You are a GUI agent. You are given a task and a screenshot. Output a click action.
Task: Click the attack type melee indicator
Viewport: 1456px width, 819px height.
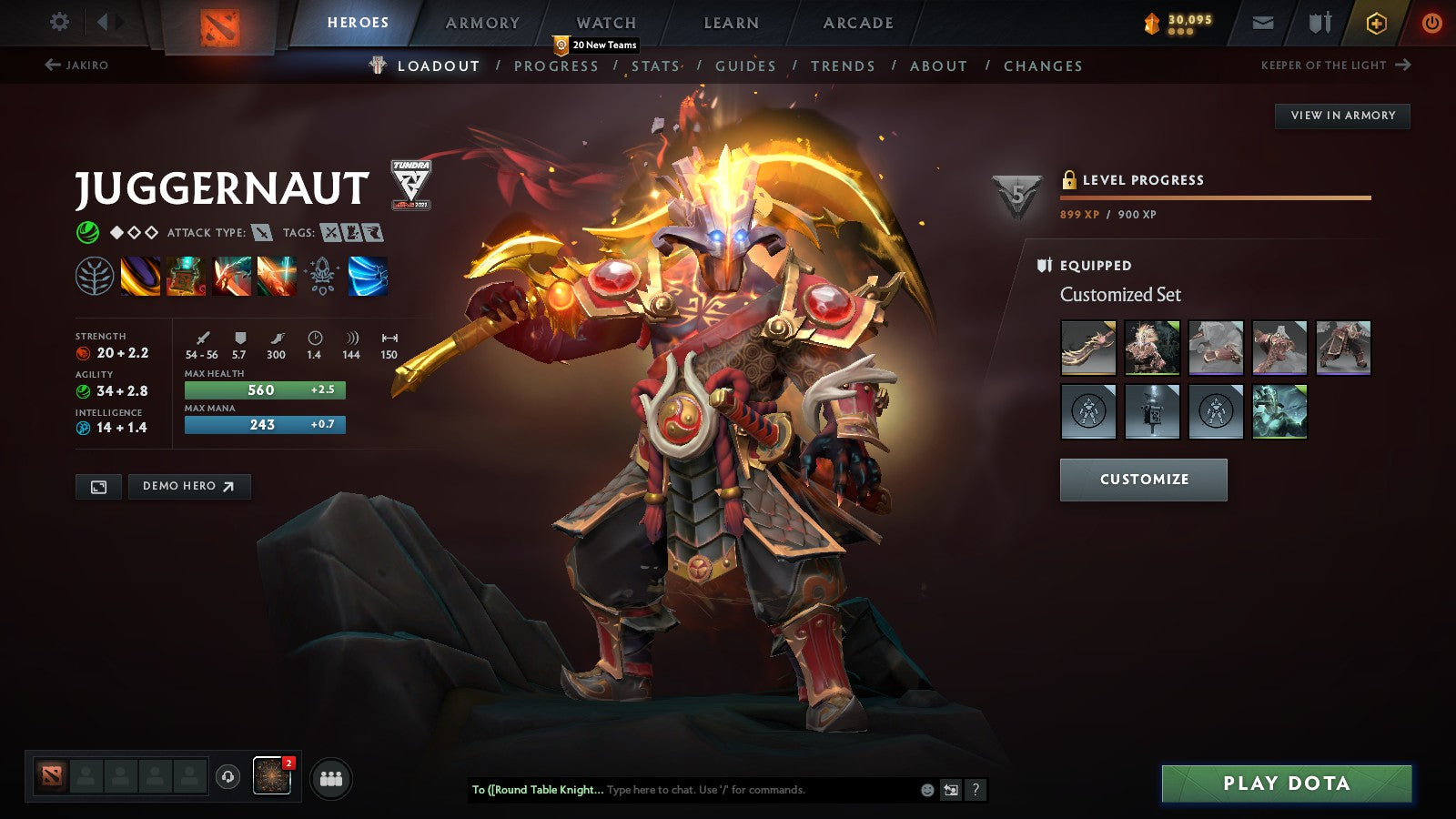262,233
